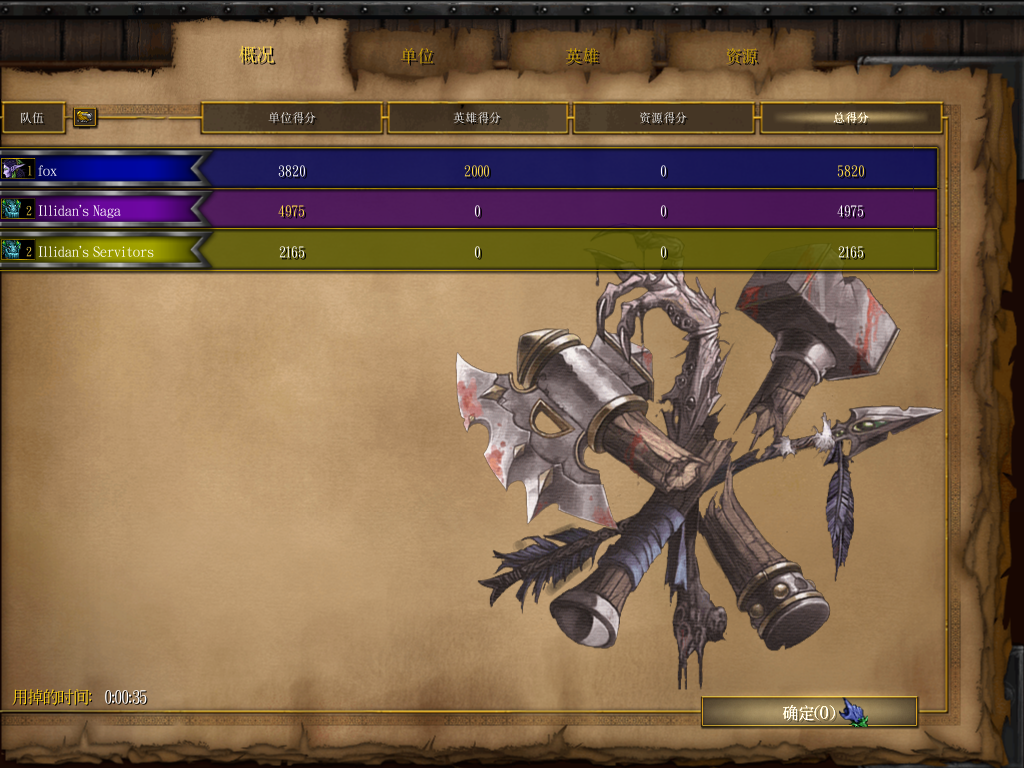Choose the 英雄得分 hero score header
The image size is (1024, 768).
[x=477, y=117]
